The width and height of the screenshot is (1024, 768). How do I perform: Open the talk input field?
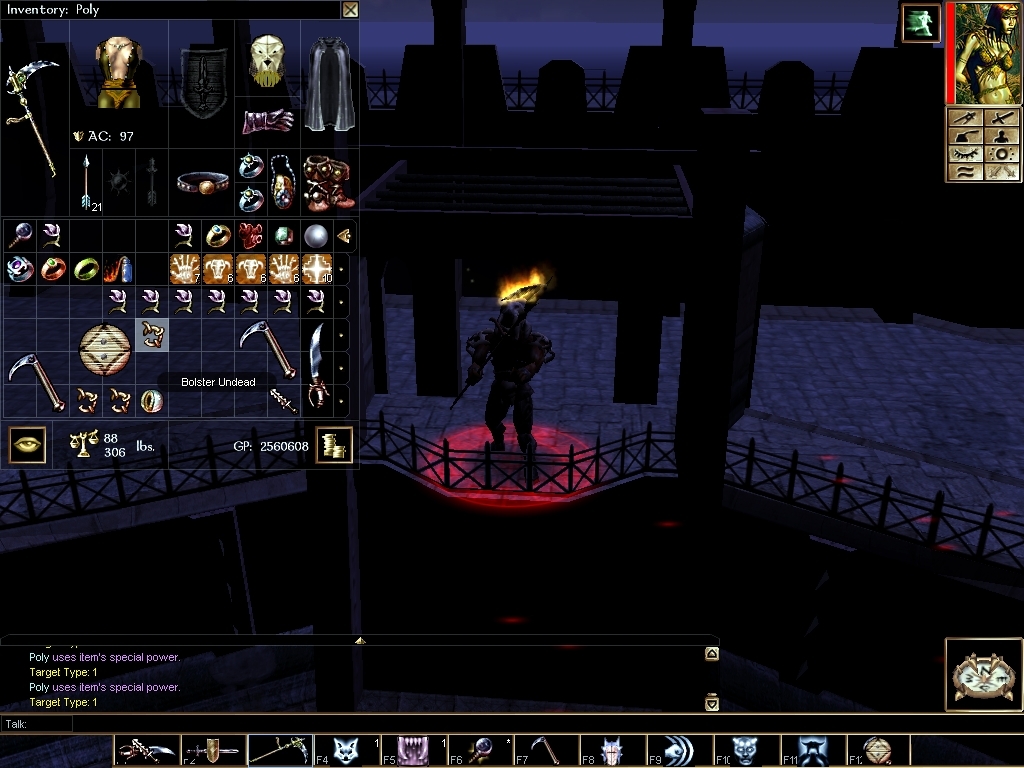pyautogui.click(x=360, y=723)
